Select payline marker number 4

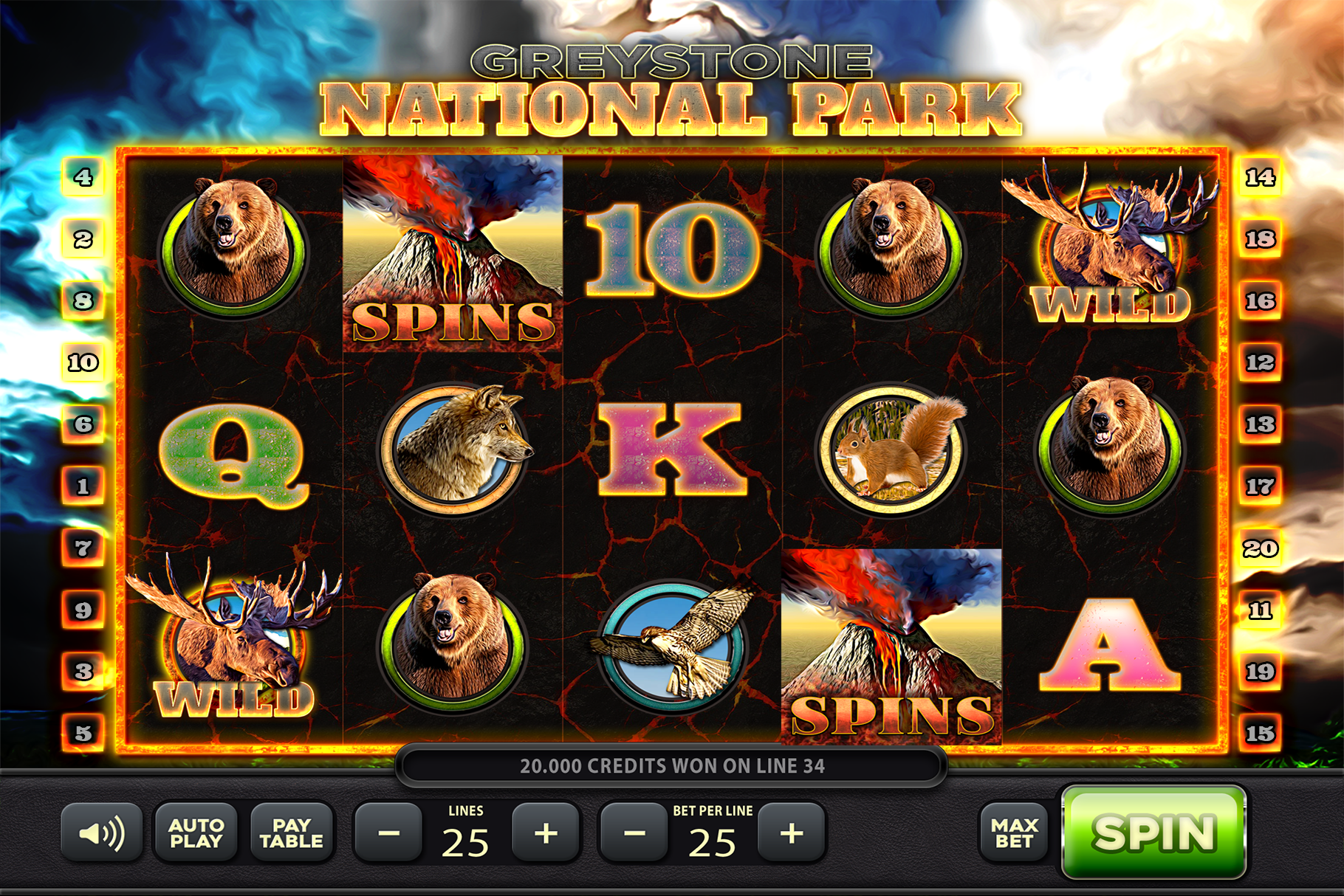tap(83, 177)
